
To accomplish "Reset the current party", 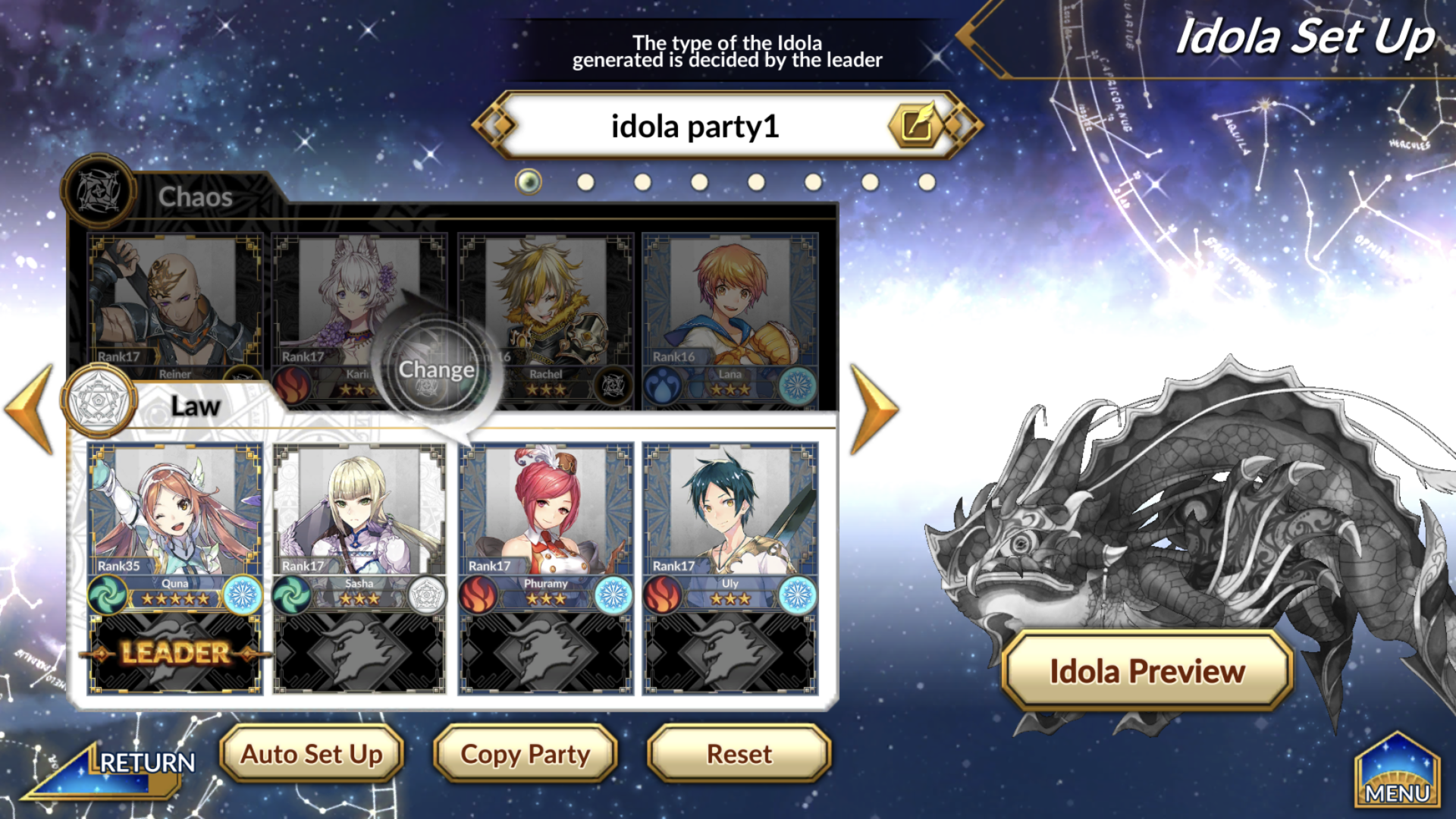I will pyautogui.click(x=739, y=754).
